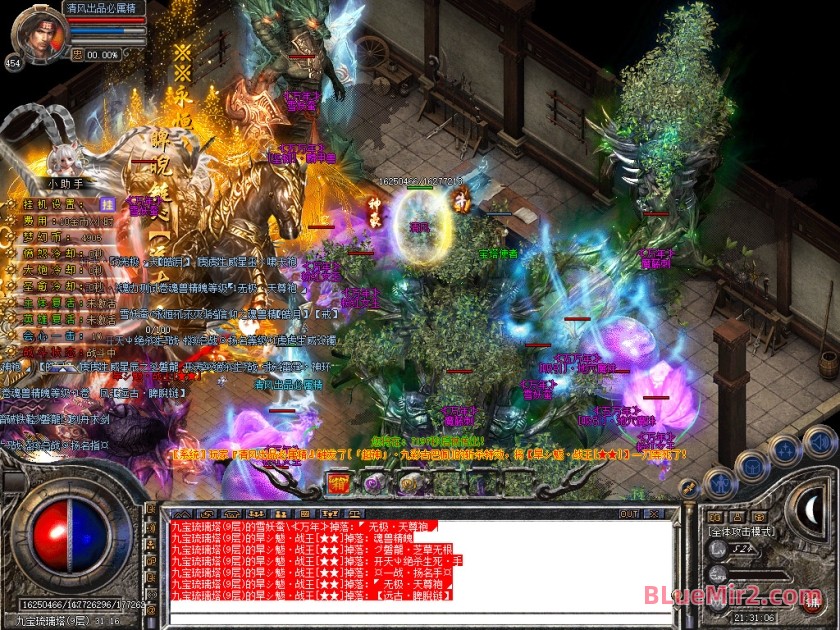Open the skills sparkle round button
The height and width of the screenshot is (630, 840).
pos(785,450)
